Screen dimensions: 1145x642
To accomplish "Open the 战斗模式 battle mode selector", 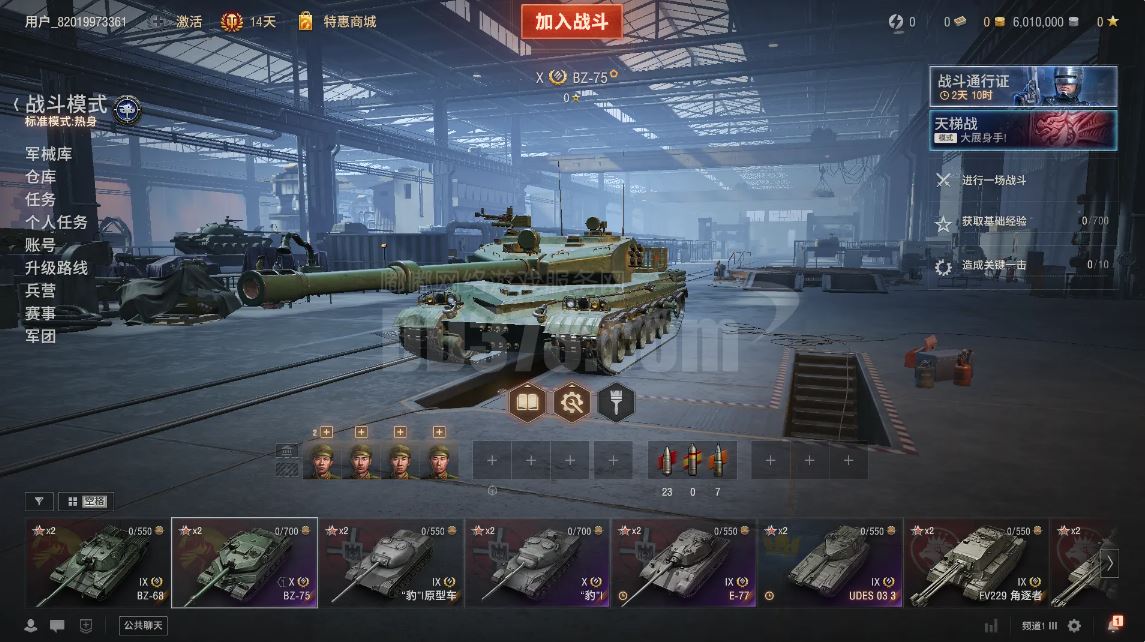I will [x=66, y=106].
